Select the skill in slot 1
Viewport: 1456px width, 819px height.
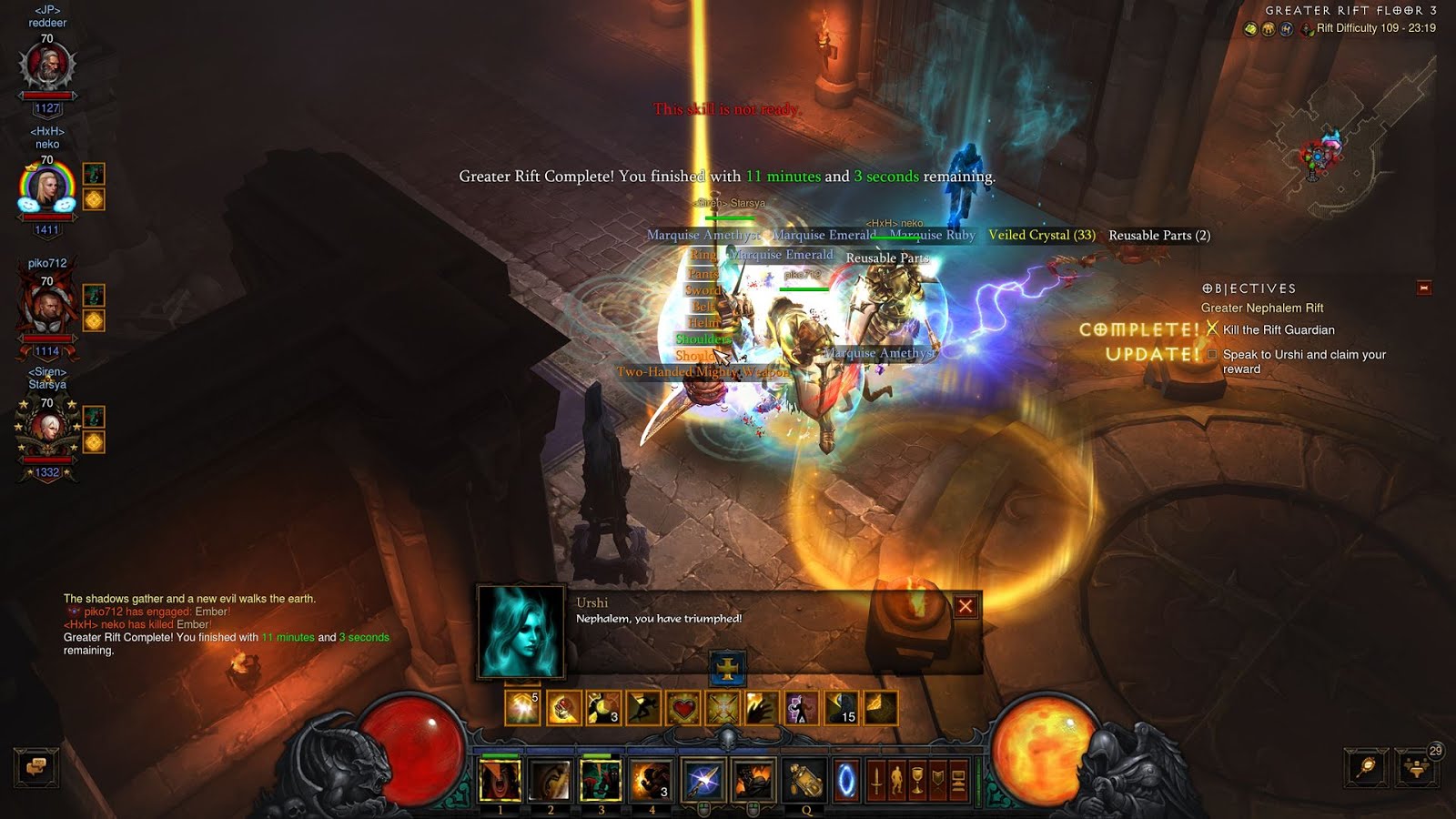click(499, 779)
